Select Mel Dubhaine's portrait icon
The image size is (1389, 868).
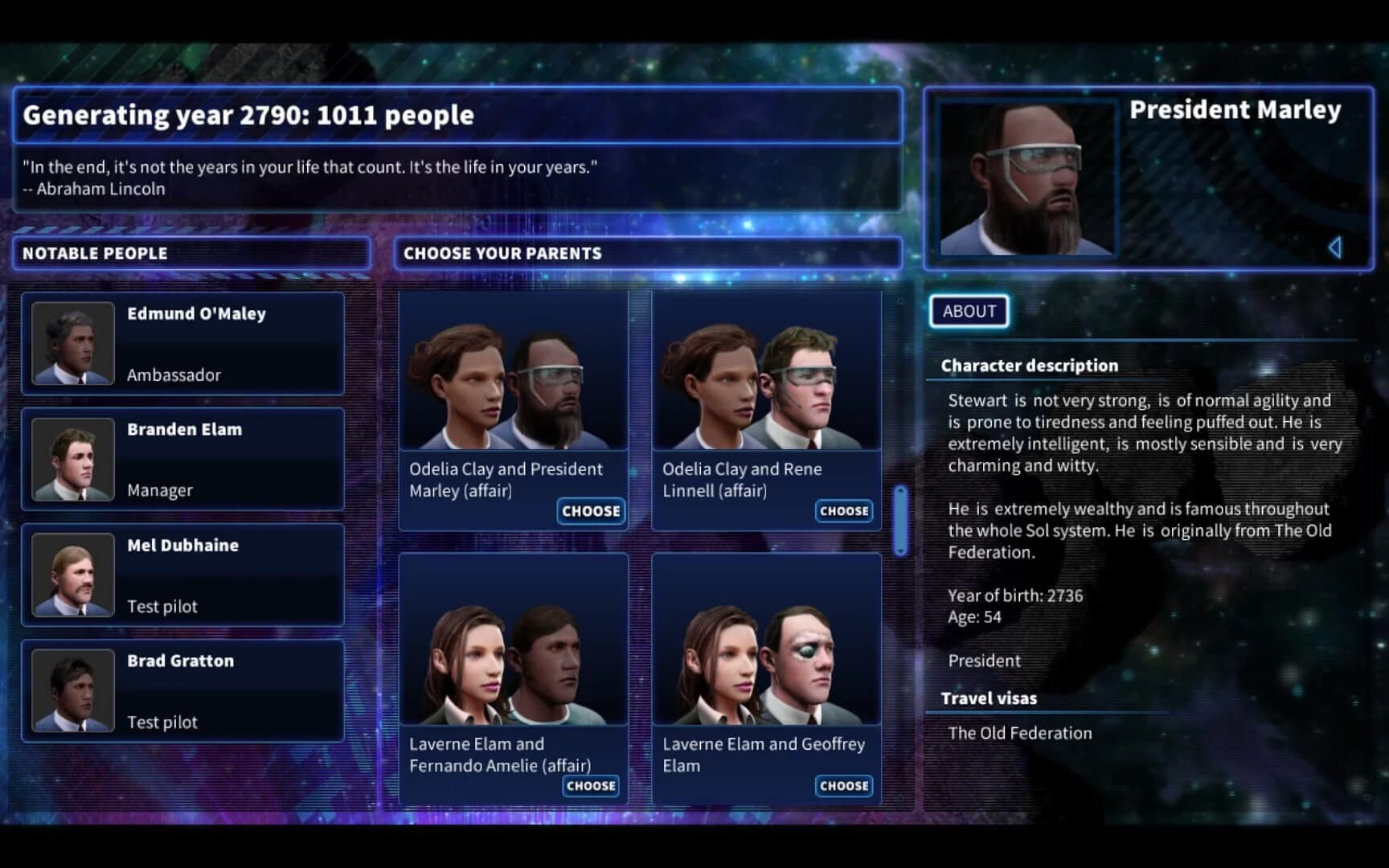73,575
